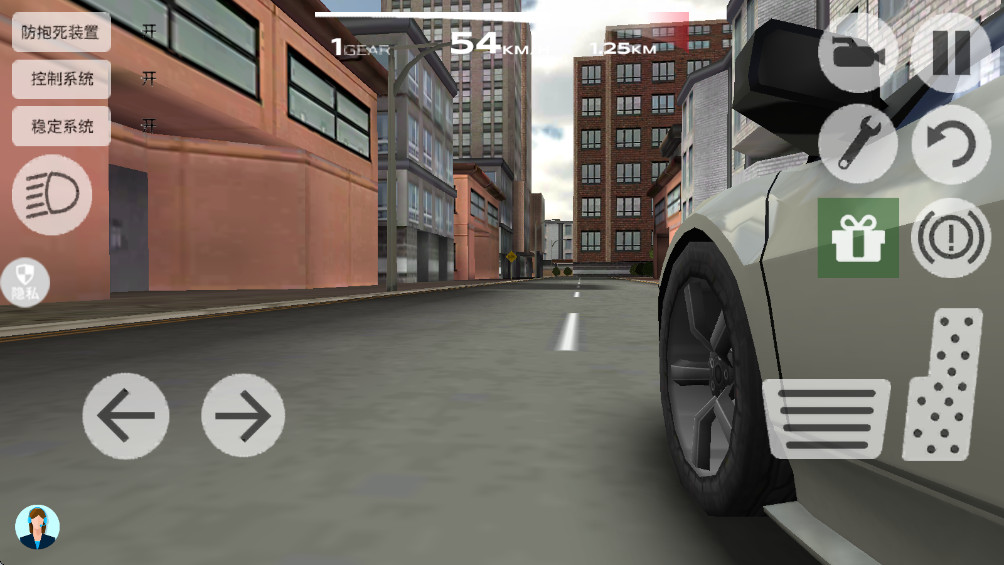Turn on the headlights icon
Screen dimensions: 1004x565
(52, 195)
